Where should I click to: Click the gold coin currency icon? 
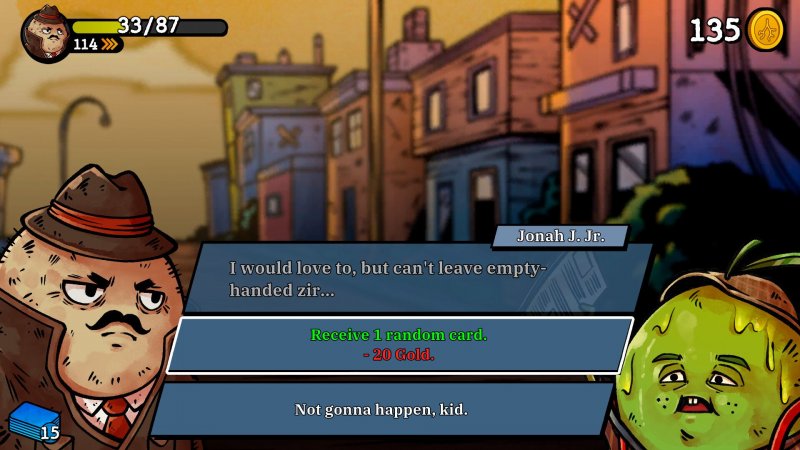coord(765,30)
